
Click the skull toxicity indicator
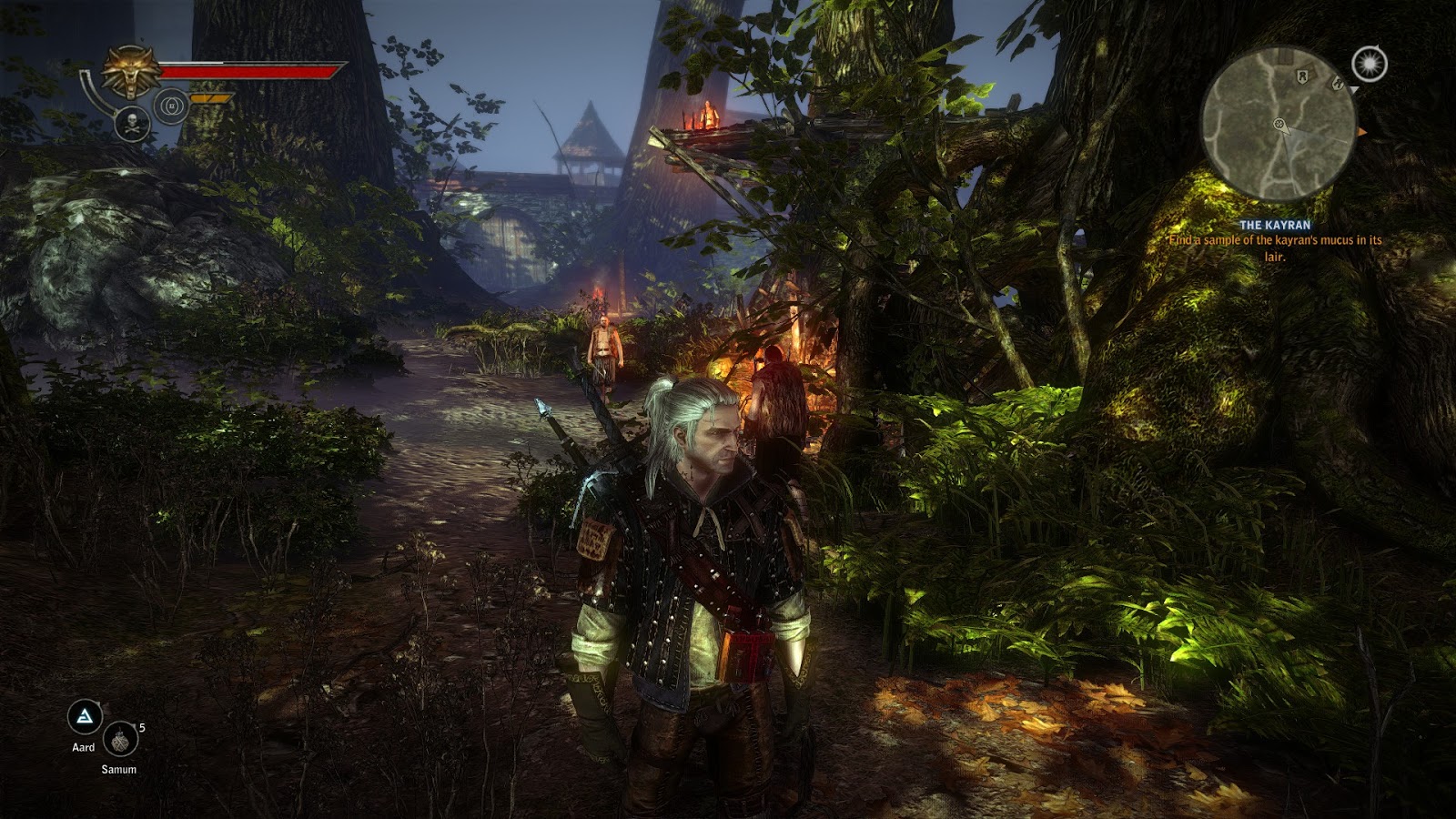(x=131, y=124)
